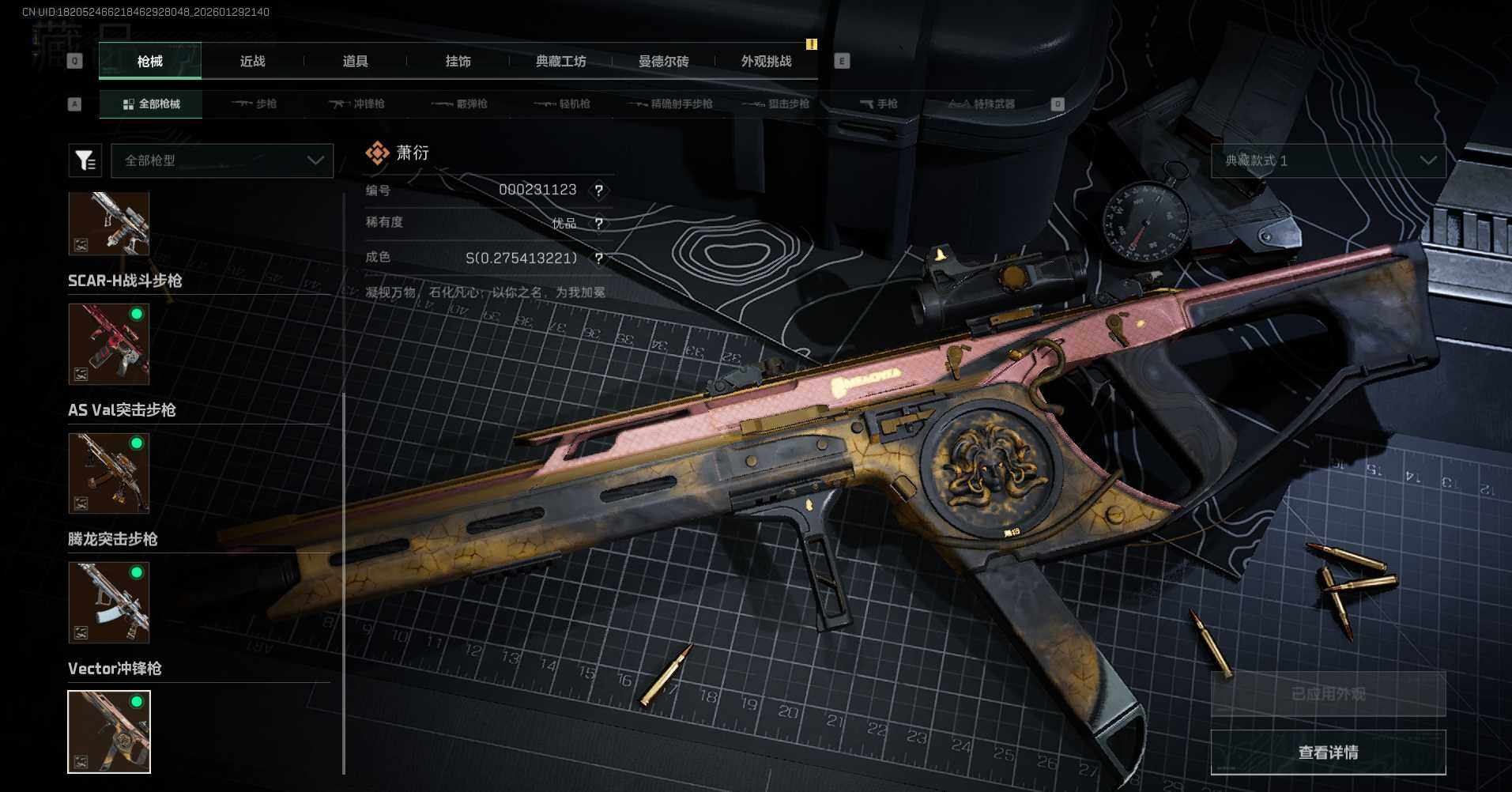Open the 典藏款式 1 style dropdown
This screenshot has width=1512, height=792.
click(x=1328, y=160)
